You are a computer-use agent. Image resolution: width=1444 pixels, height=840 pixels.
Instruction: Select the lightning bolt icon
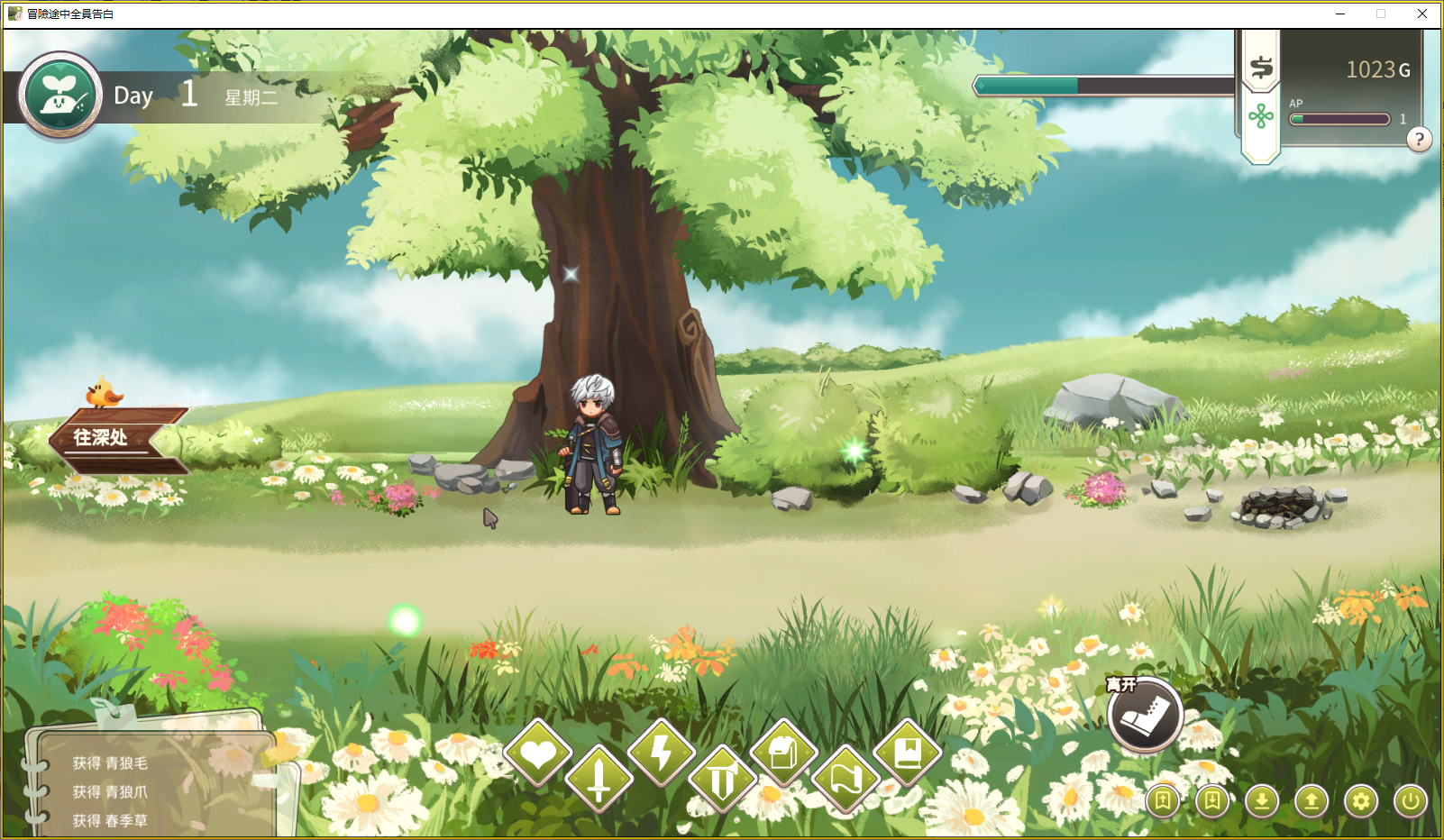662,753
